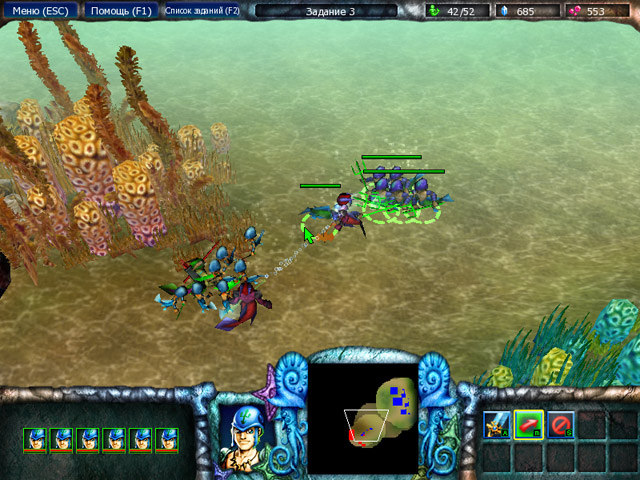Activate the red stop command icon
The width and height of the screenshot is (640, 480).
(561, 425)
